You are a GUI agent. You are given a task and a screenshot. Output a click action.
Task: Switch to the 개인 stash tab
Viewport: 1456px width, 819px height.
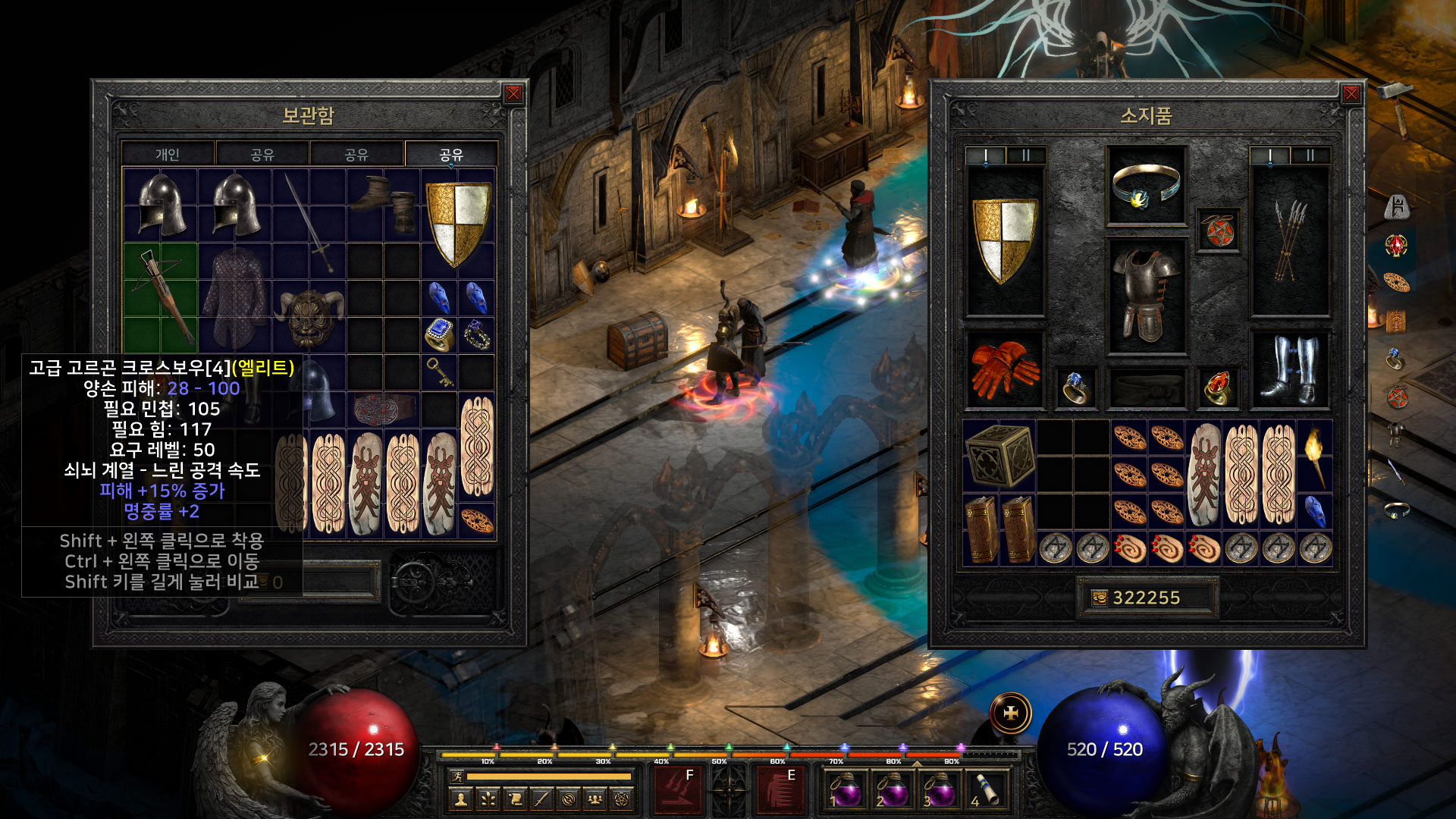tap(168, 154)
